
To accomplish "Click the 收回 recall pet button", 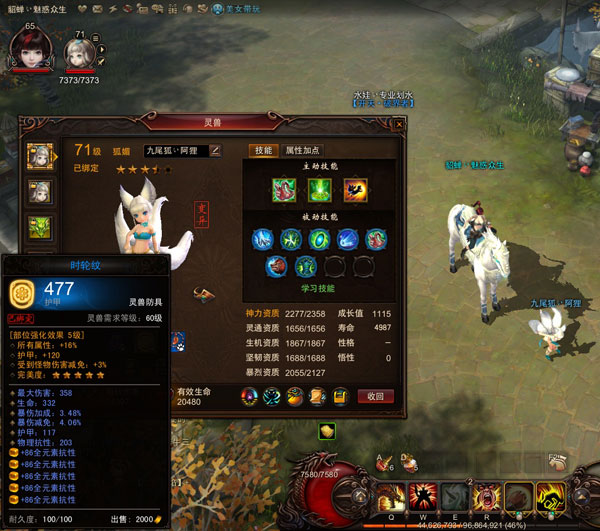I will click(374, 397).
